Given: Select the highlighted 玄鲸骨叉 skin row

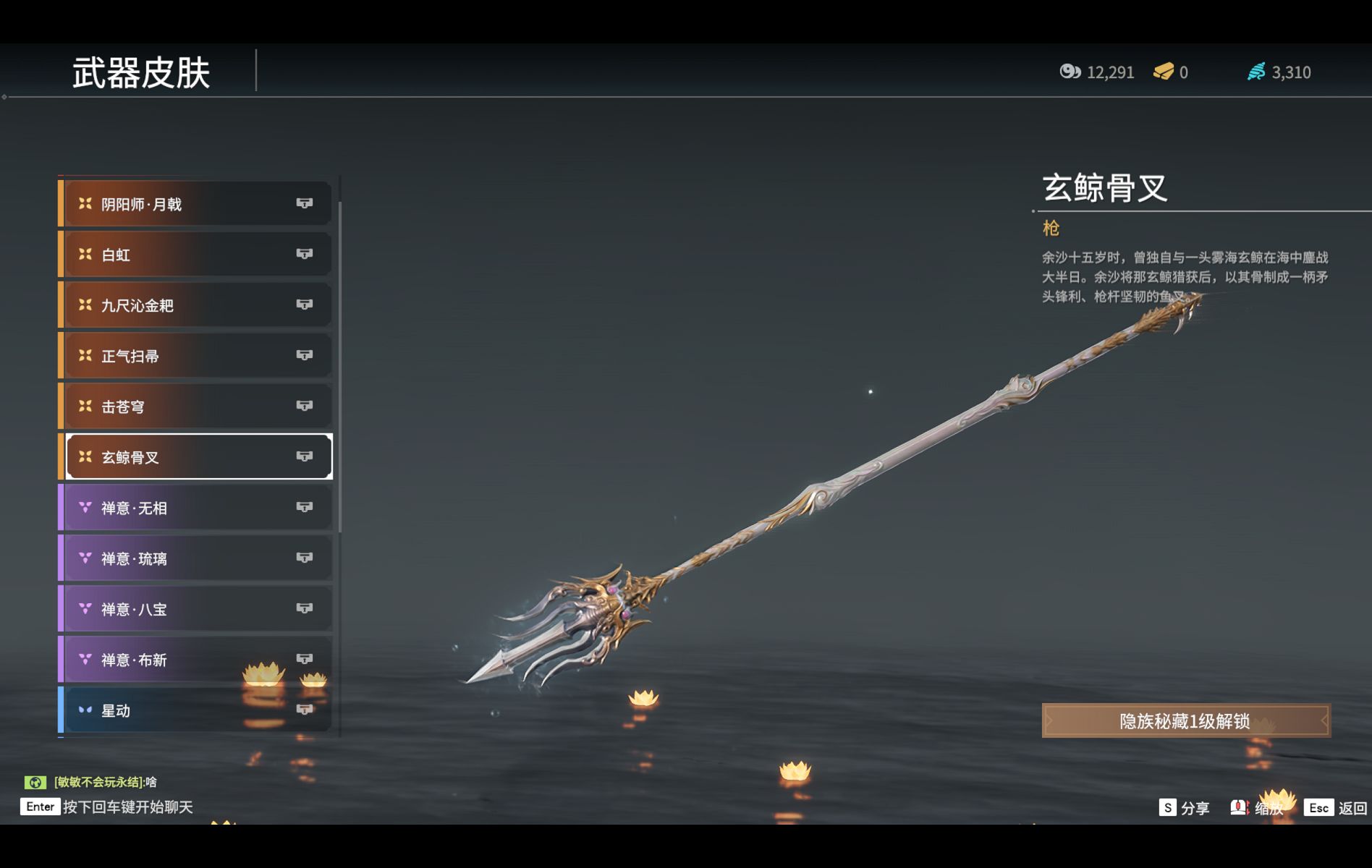Looking at the screenshot, I should 197,457.
